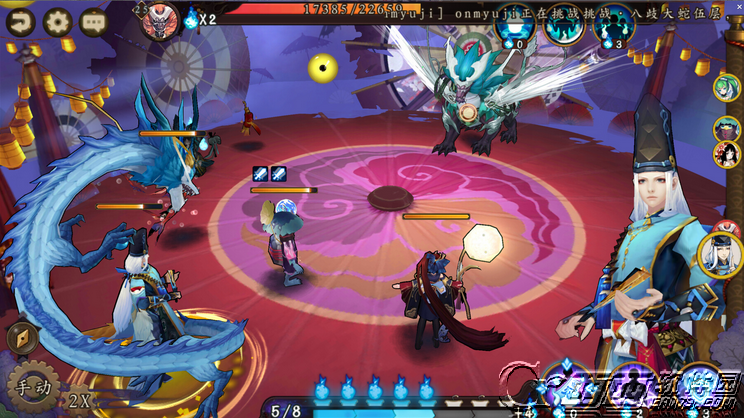Select the boss portrait with level 25

click(159, 20)
